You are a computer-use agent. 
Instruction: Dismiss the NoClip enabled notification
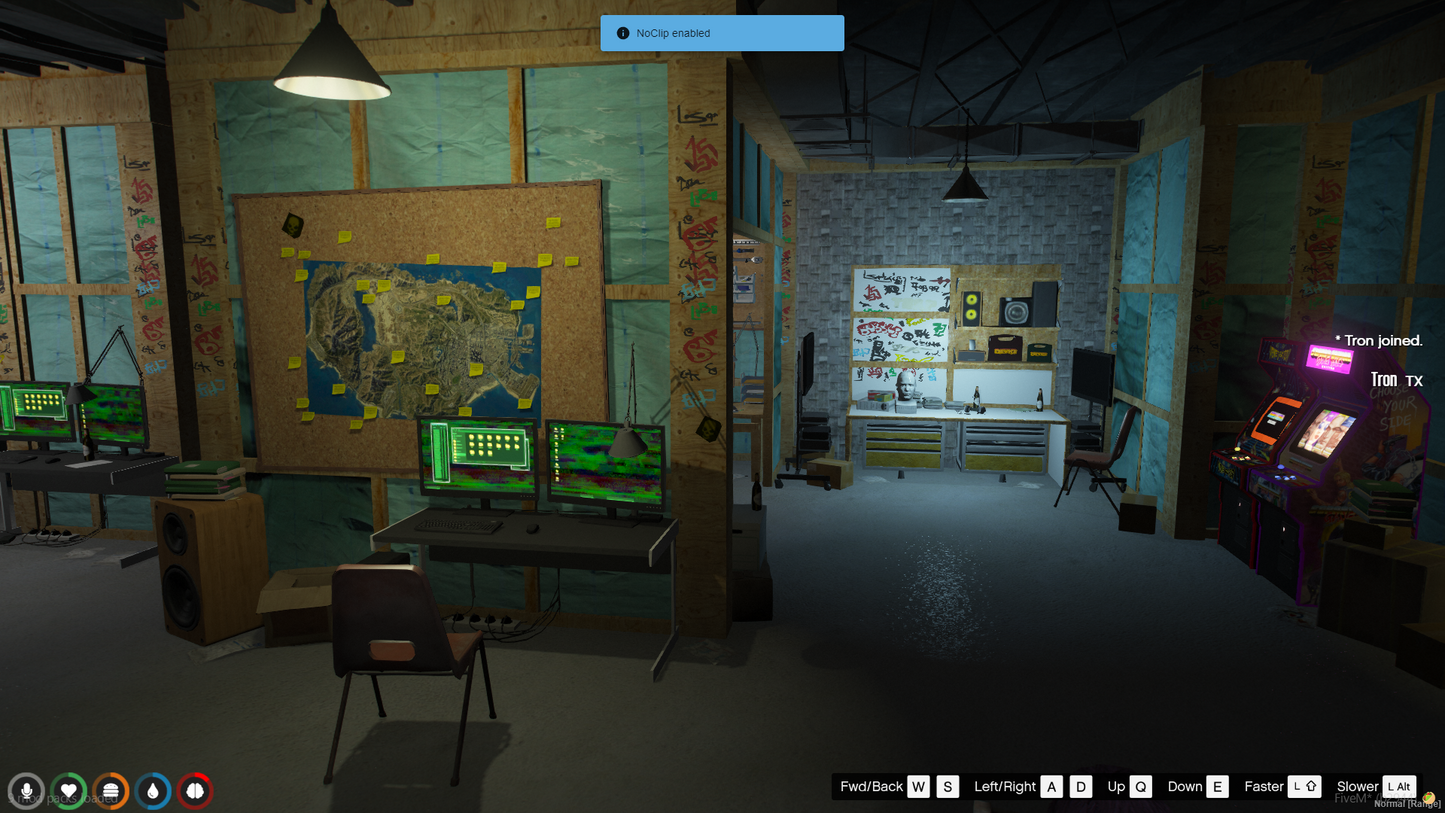point(722,33)
